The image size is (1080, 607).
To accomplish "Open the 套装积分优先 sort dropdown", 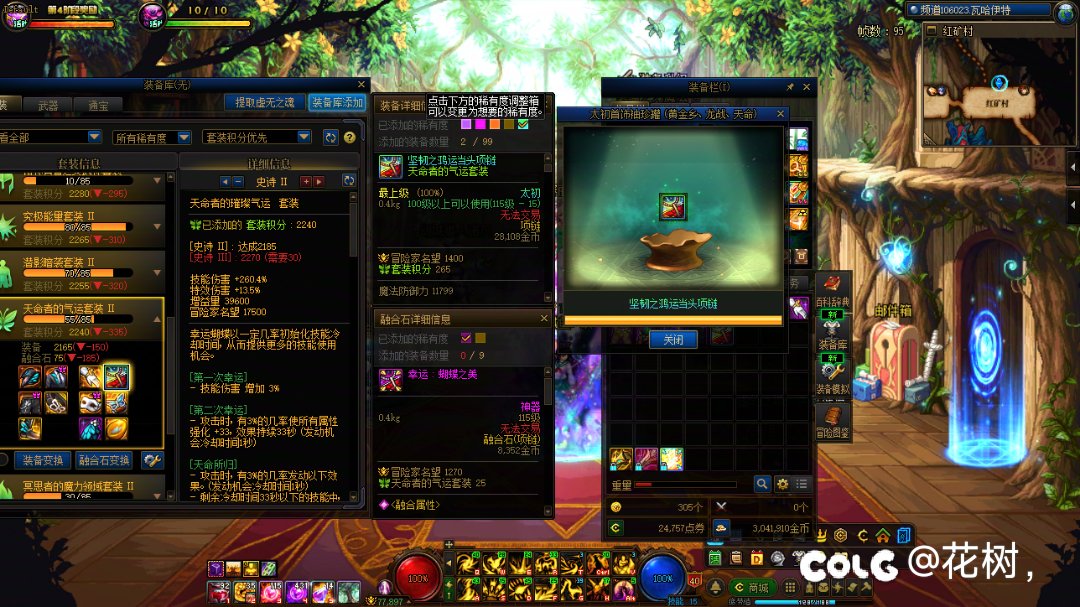I will (x=257, y=137).
